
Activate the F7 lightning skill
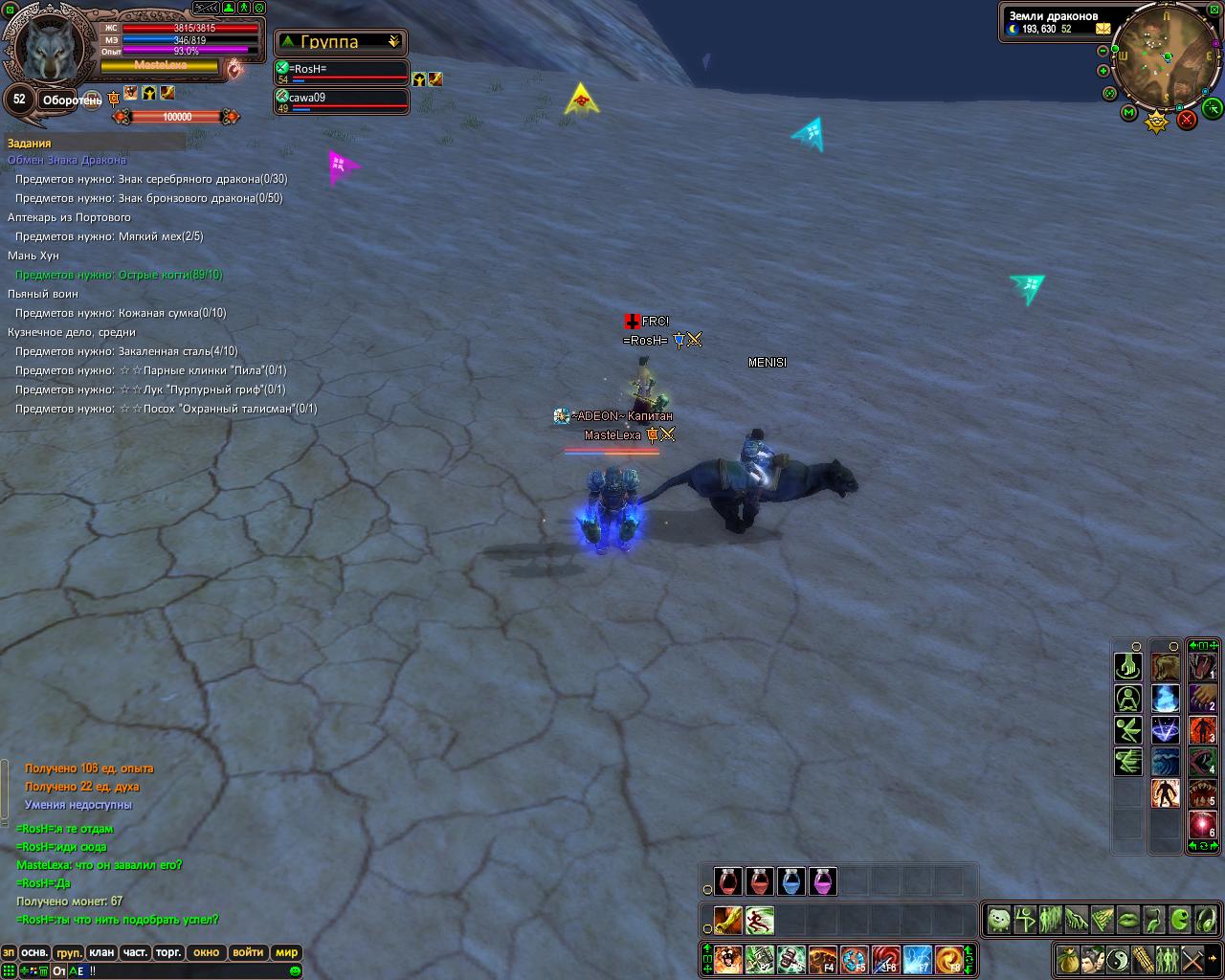pyautogui.click(x=917, y=959)
